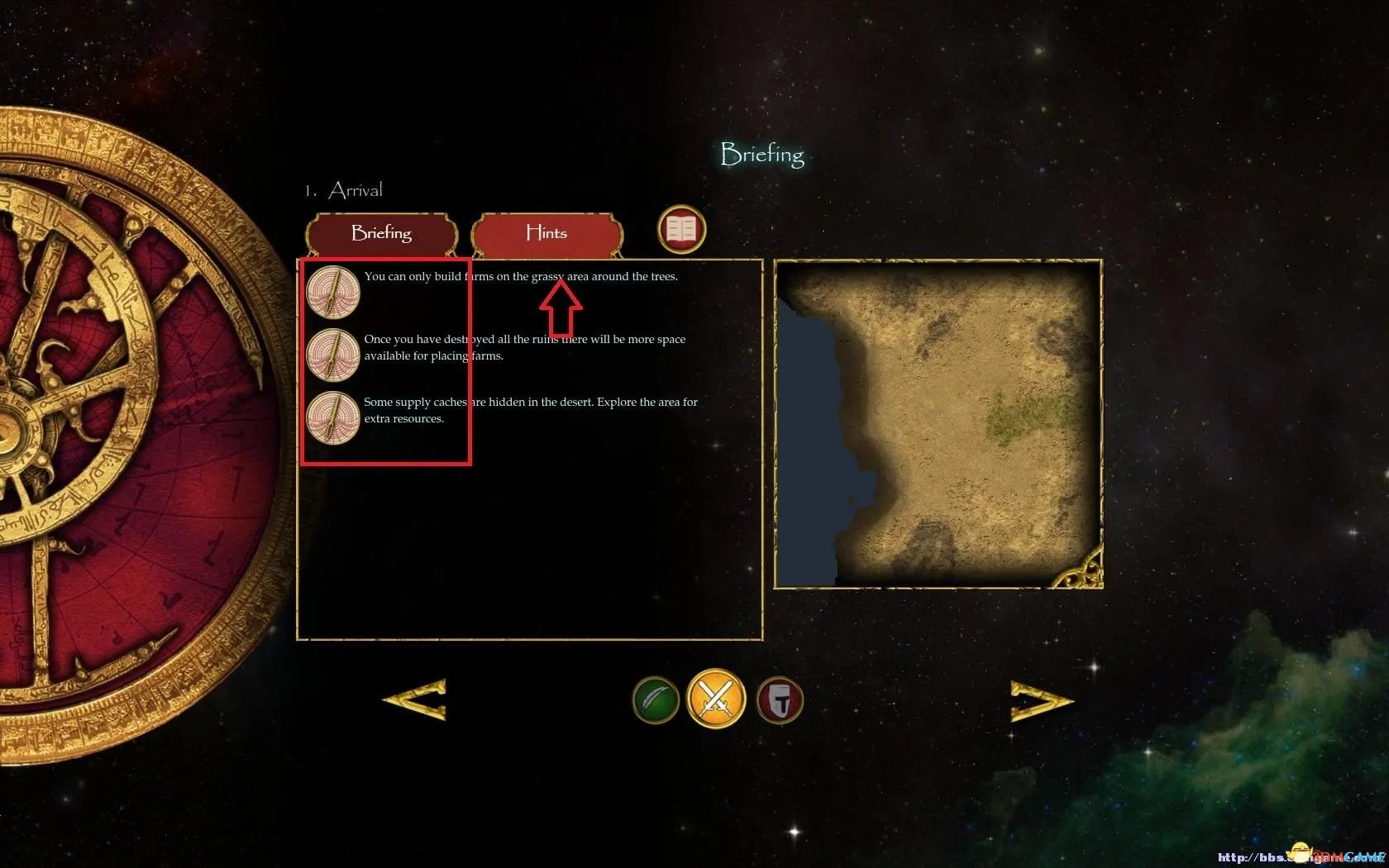Open the Hints tab
This screenshot has width=1389, height=868.
[x=547, y=233]
